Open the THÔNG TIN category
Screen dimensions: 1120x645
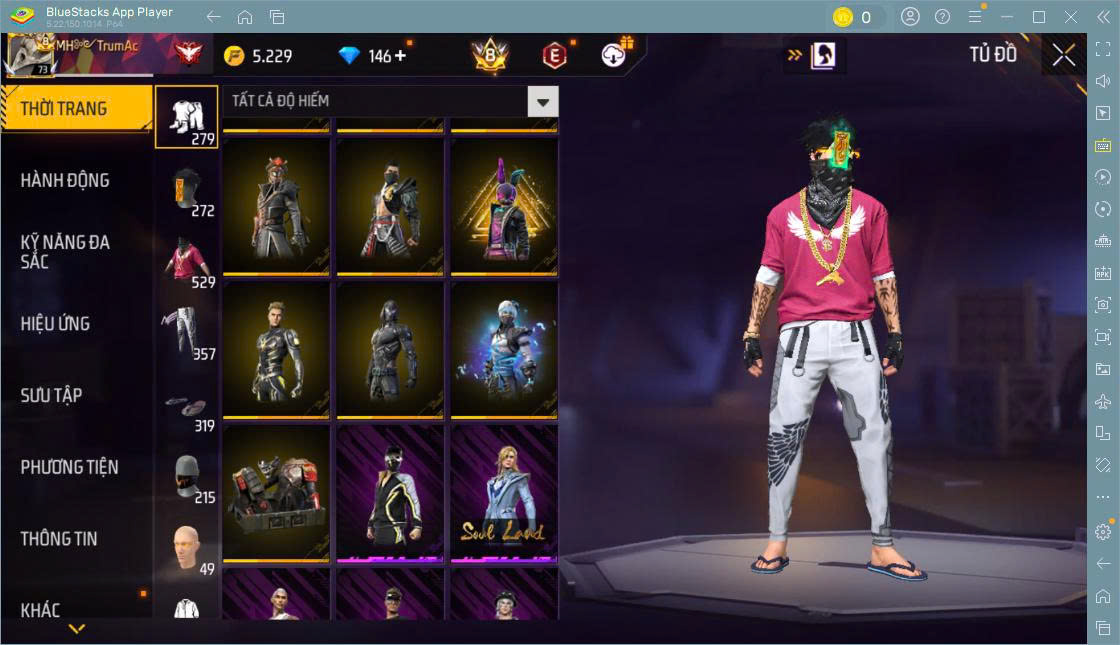(x=59, y=539)
